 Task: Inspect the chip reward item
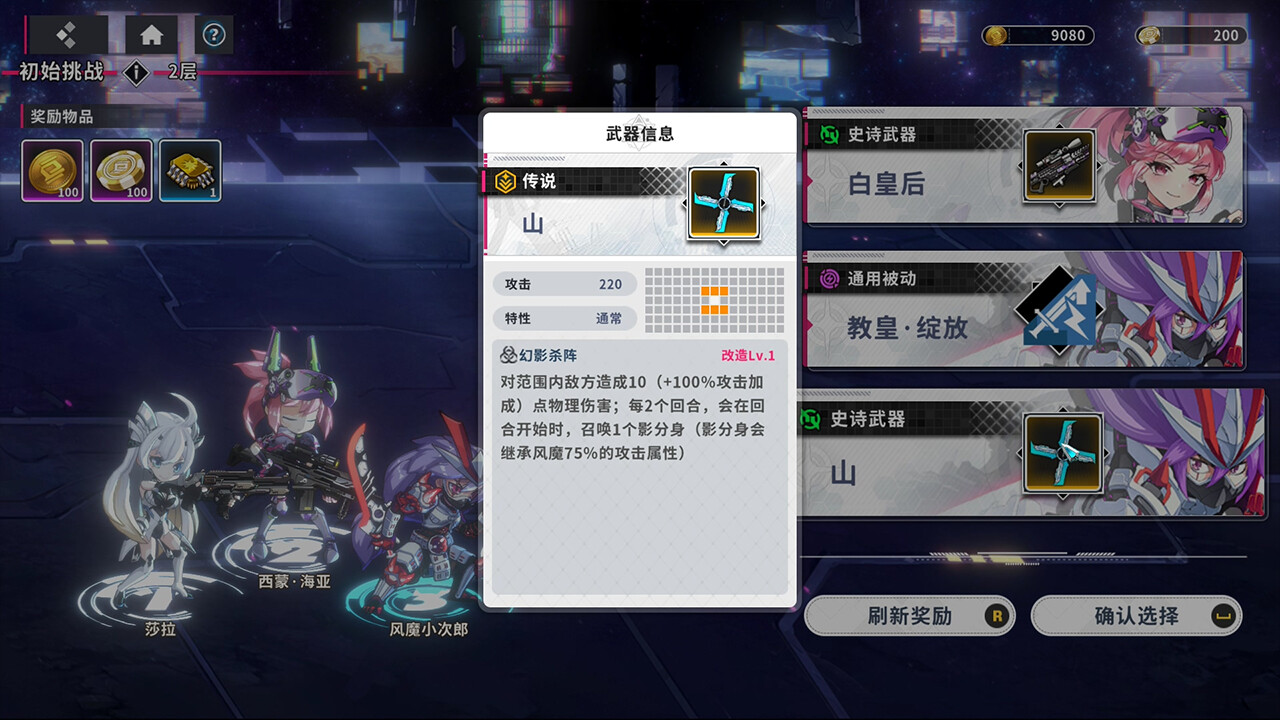[x=190, y=170]
